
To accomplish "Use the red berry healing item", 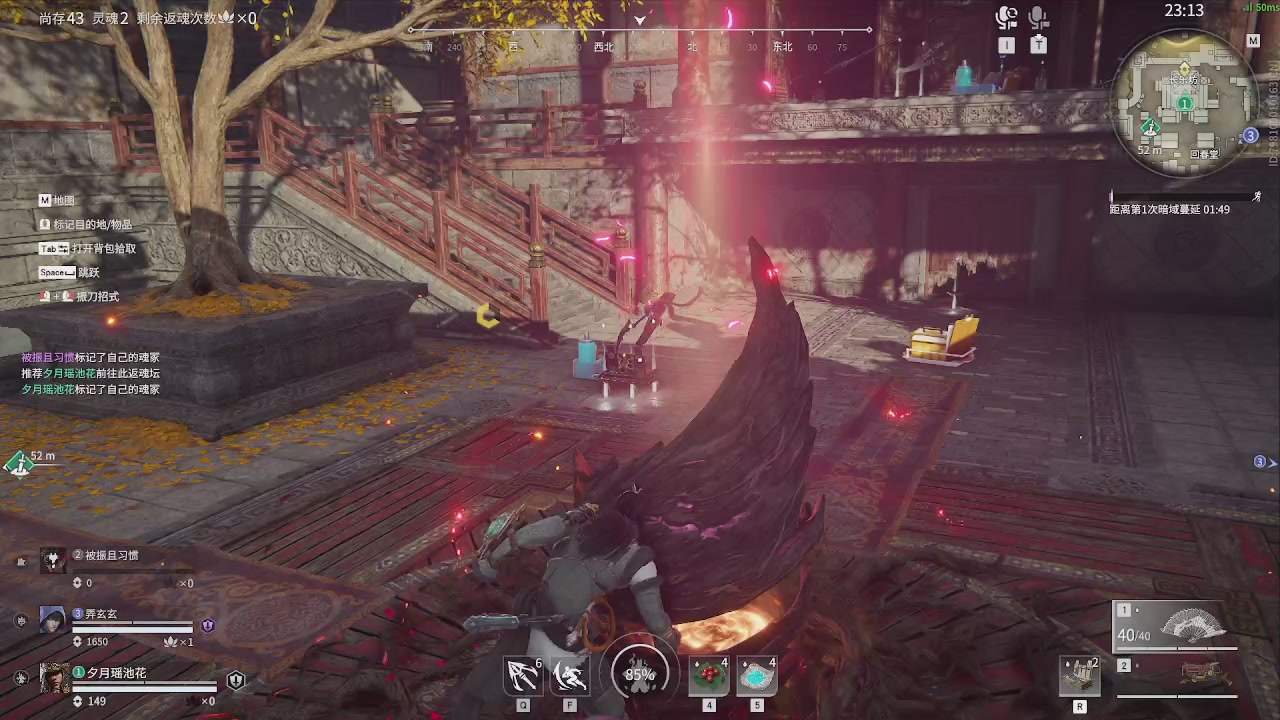I will click(x=709, y=677).
